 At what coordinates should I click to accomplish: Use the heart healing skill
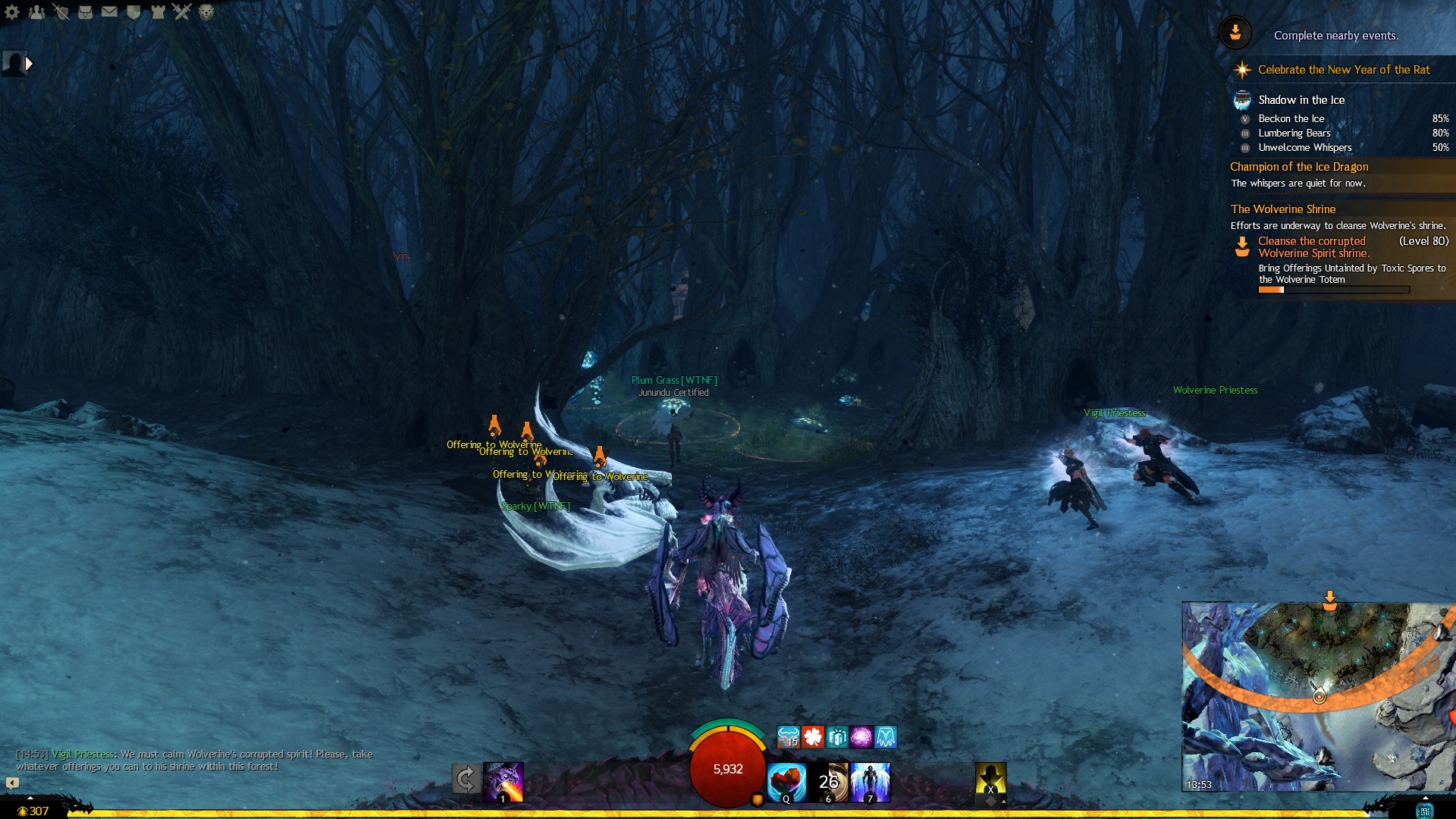point(786,782)
